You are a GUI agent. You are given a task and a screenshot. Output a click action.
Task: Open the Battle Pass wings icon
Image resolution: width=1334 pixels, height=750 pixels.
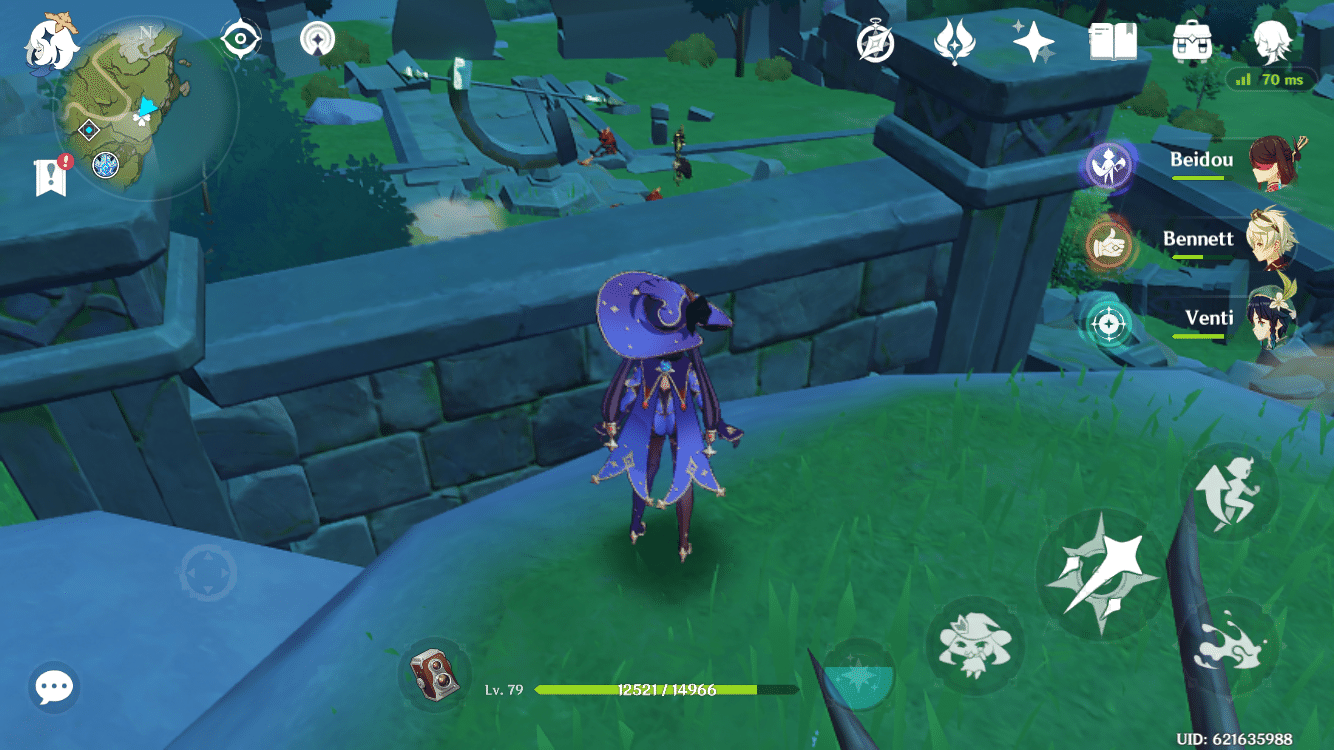(x=956, y=40)
